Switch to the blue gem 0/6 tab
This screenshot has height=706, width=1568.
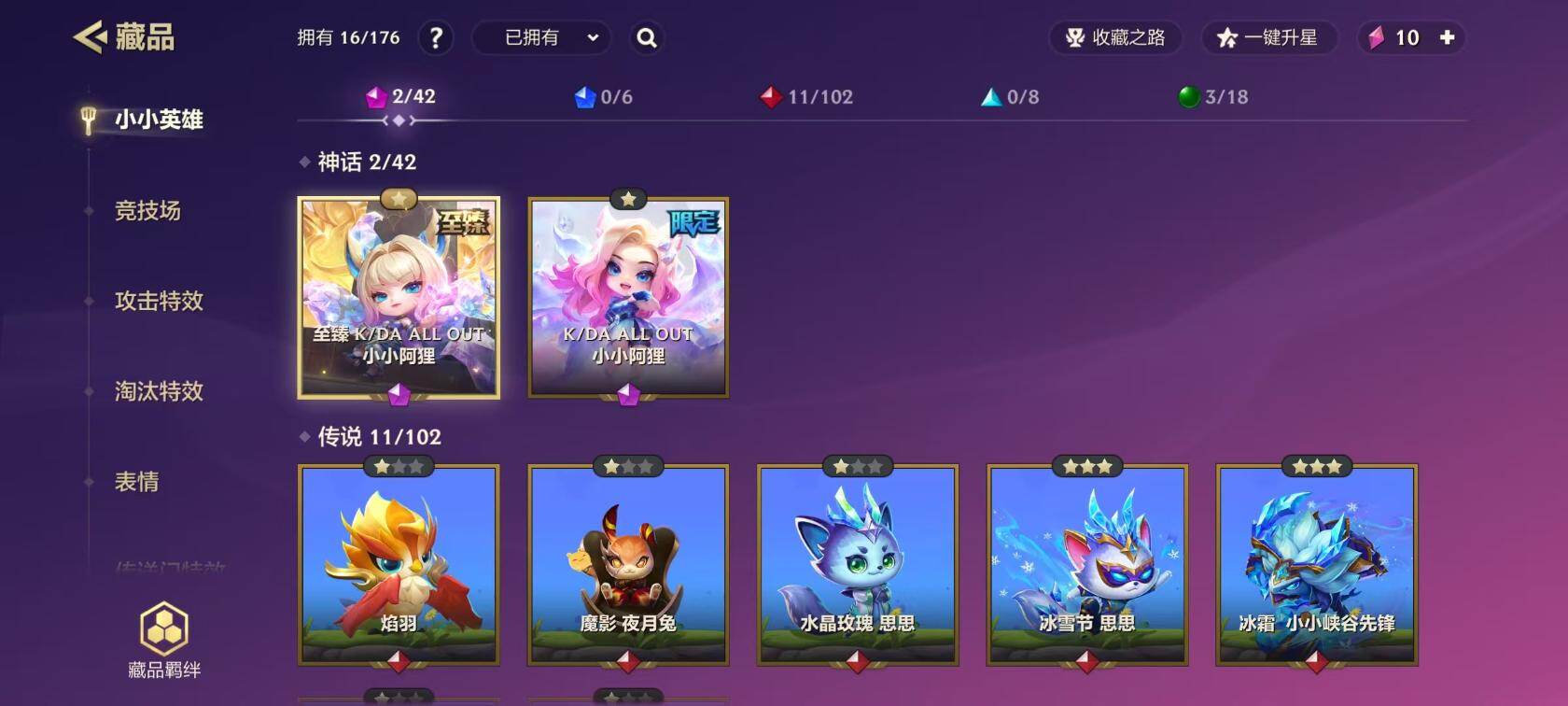(x=604, y=97)
